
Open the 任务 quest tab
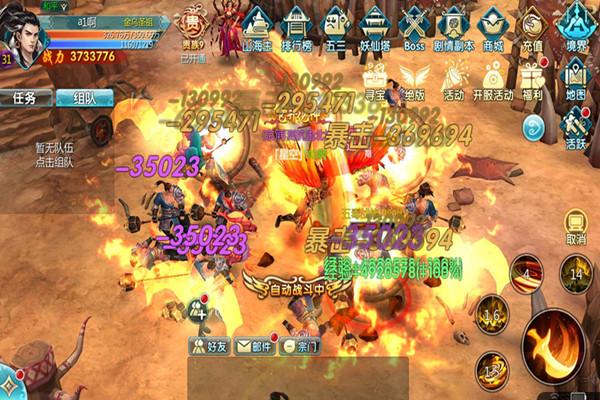click(x=26, y=98)
